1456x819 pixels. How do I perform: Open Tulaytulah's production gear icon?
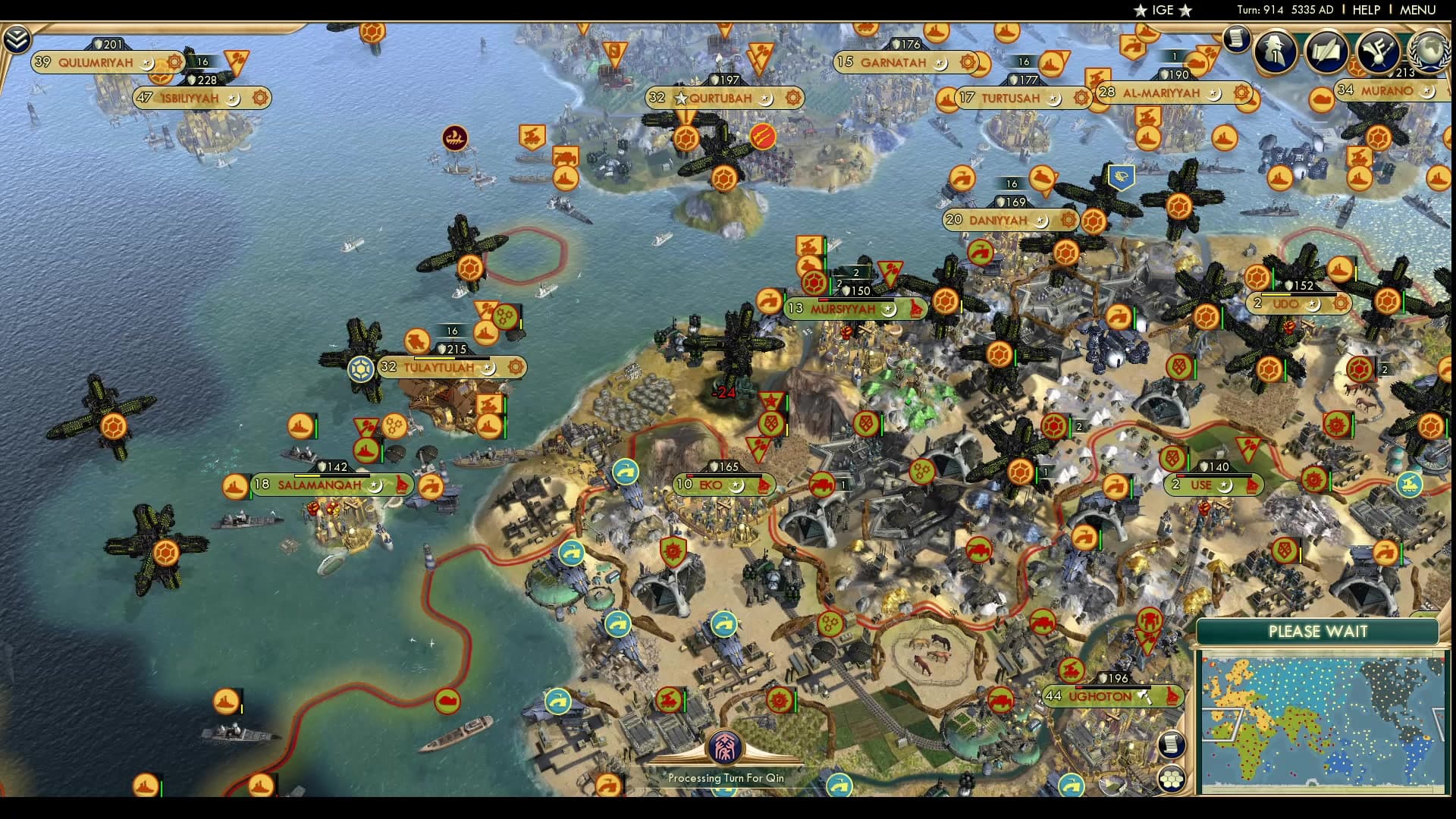pyautogui.click(x=516, y=366)
